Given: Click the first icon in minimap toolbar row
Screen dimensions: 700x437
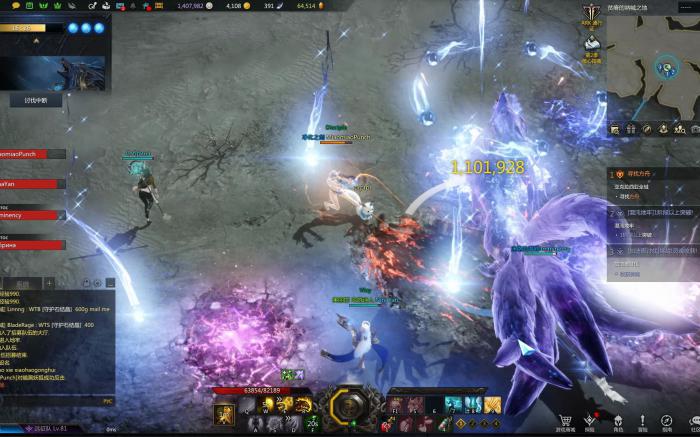Looking at the screenshot, I should pyautogui.click(x=615, y=129).
